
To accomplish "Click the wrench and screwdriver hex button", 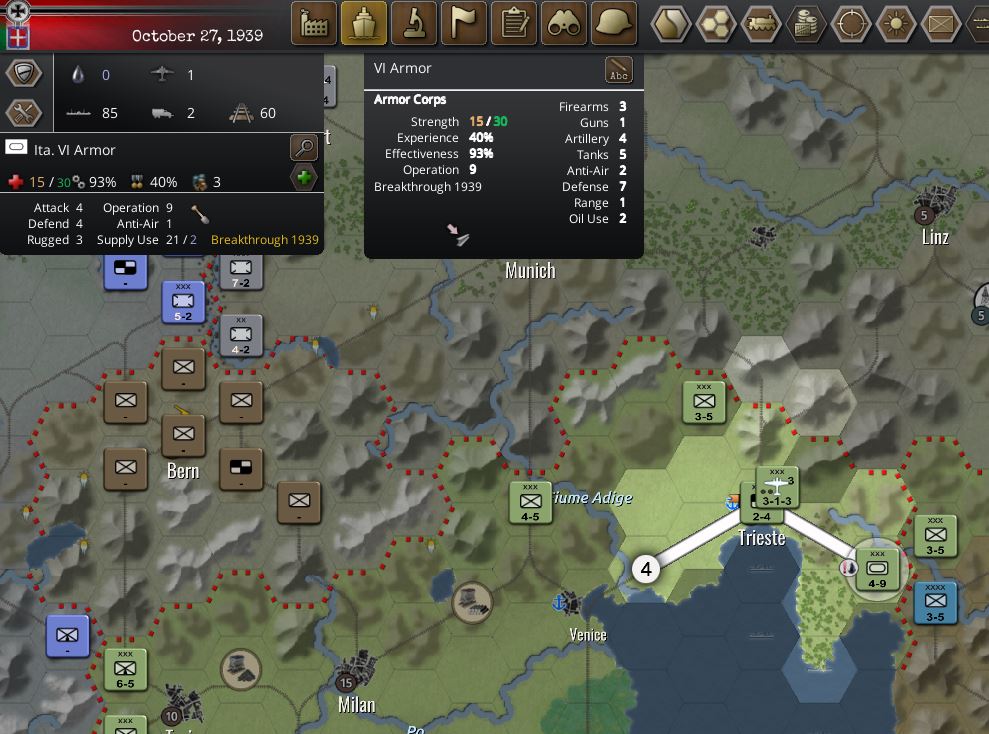I will (24, 113).
